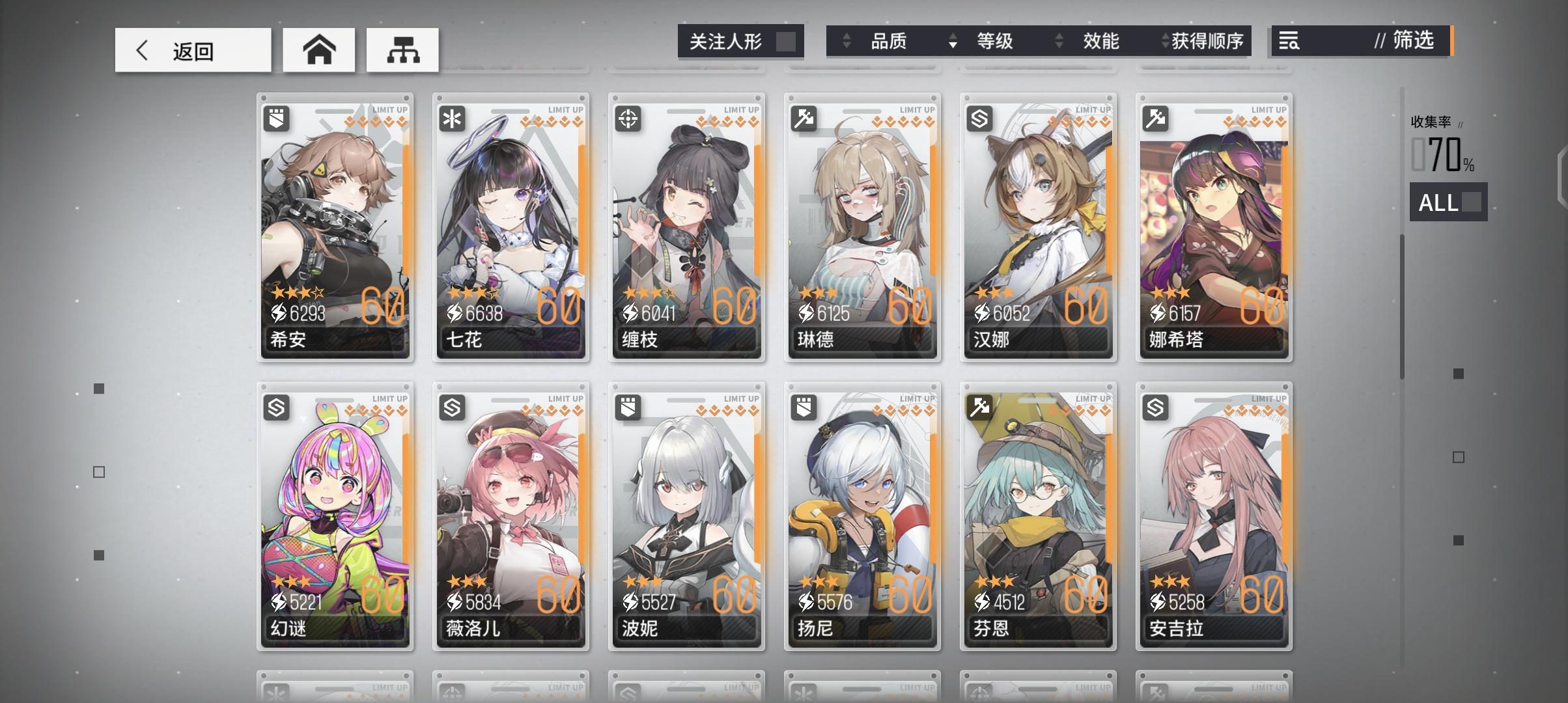Viewport: 1568px width, 703px height.
Task: Click the home icon in the top toolbar
Action: coord(318,49)
